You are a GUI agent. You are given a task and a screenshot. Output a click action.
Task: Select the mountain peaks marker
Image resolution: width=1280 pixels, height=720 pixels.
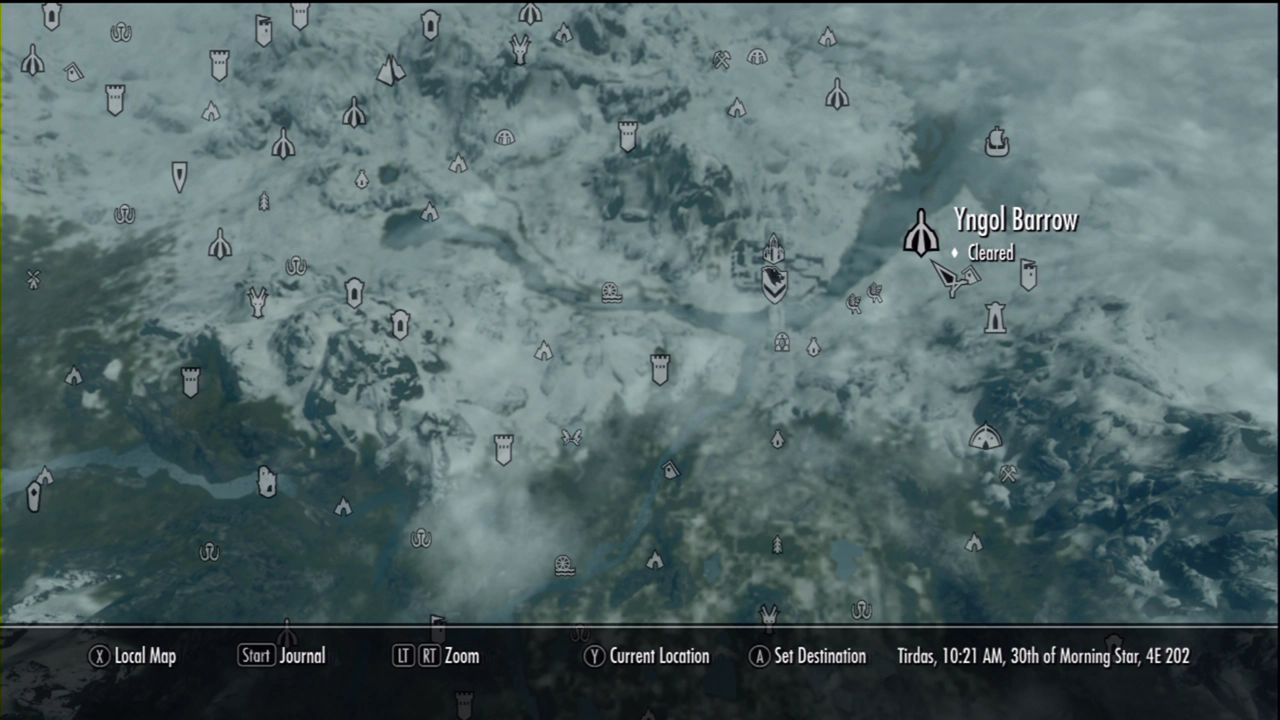point(390,70)
